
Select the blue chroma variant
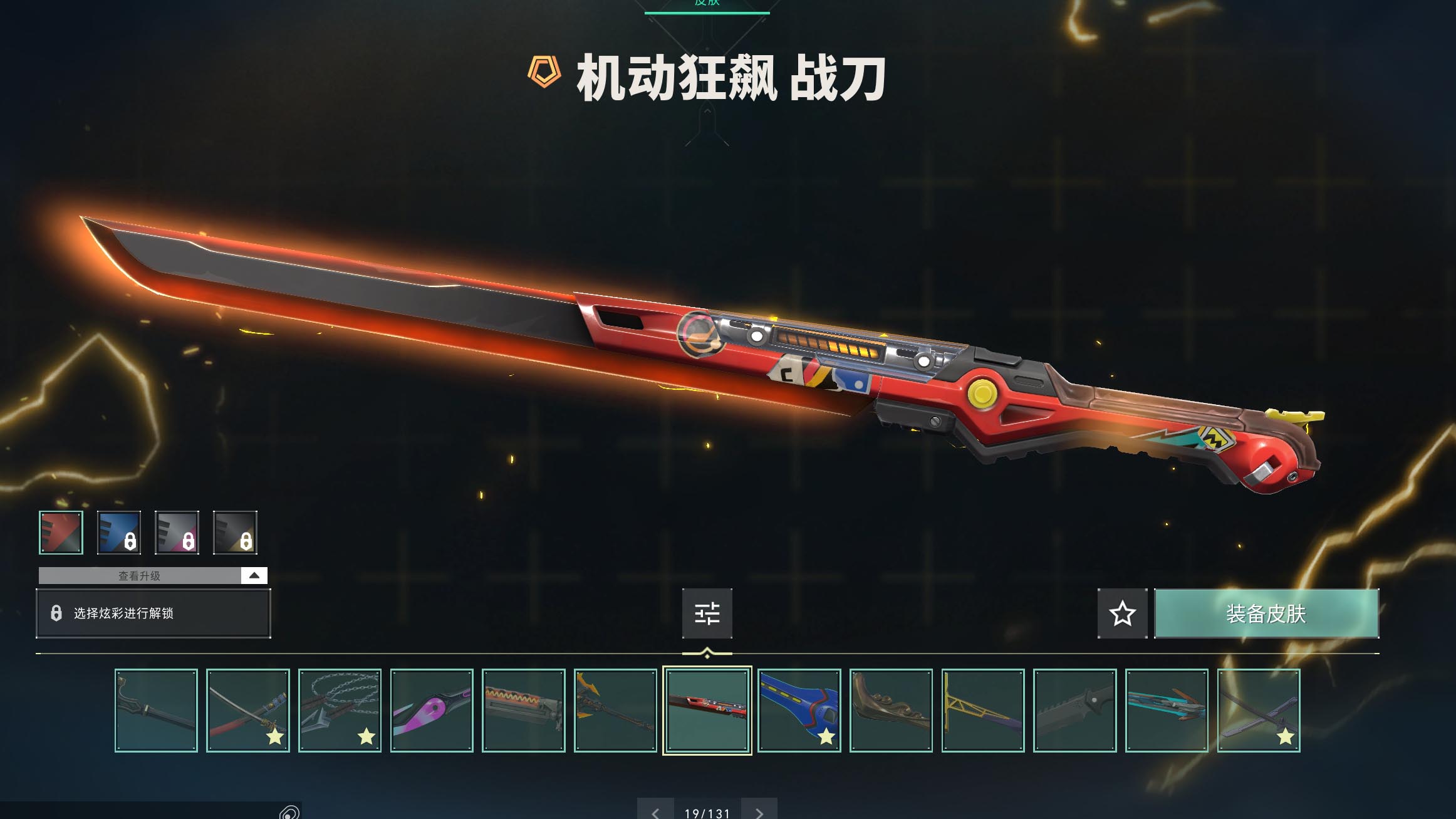[119, 532]
